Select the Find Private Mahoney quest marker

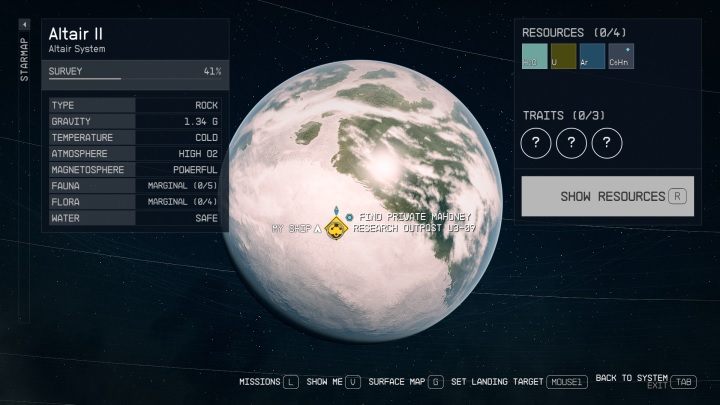point(348,216)
